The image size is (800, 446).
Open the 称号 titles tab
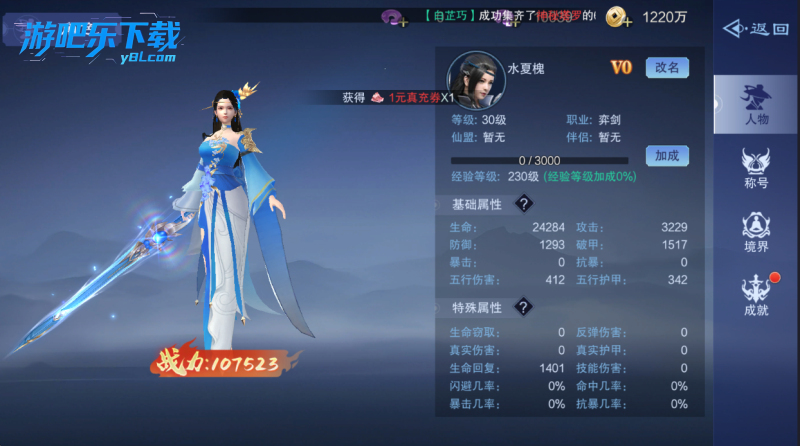pos(756,167)
